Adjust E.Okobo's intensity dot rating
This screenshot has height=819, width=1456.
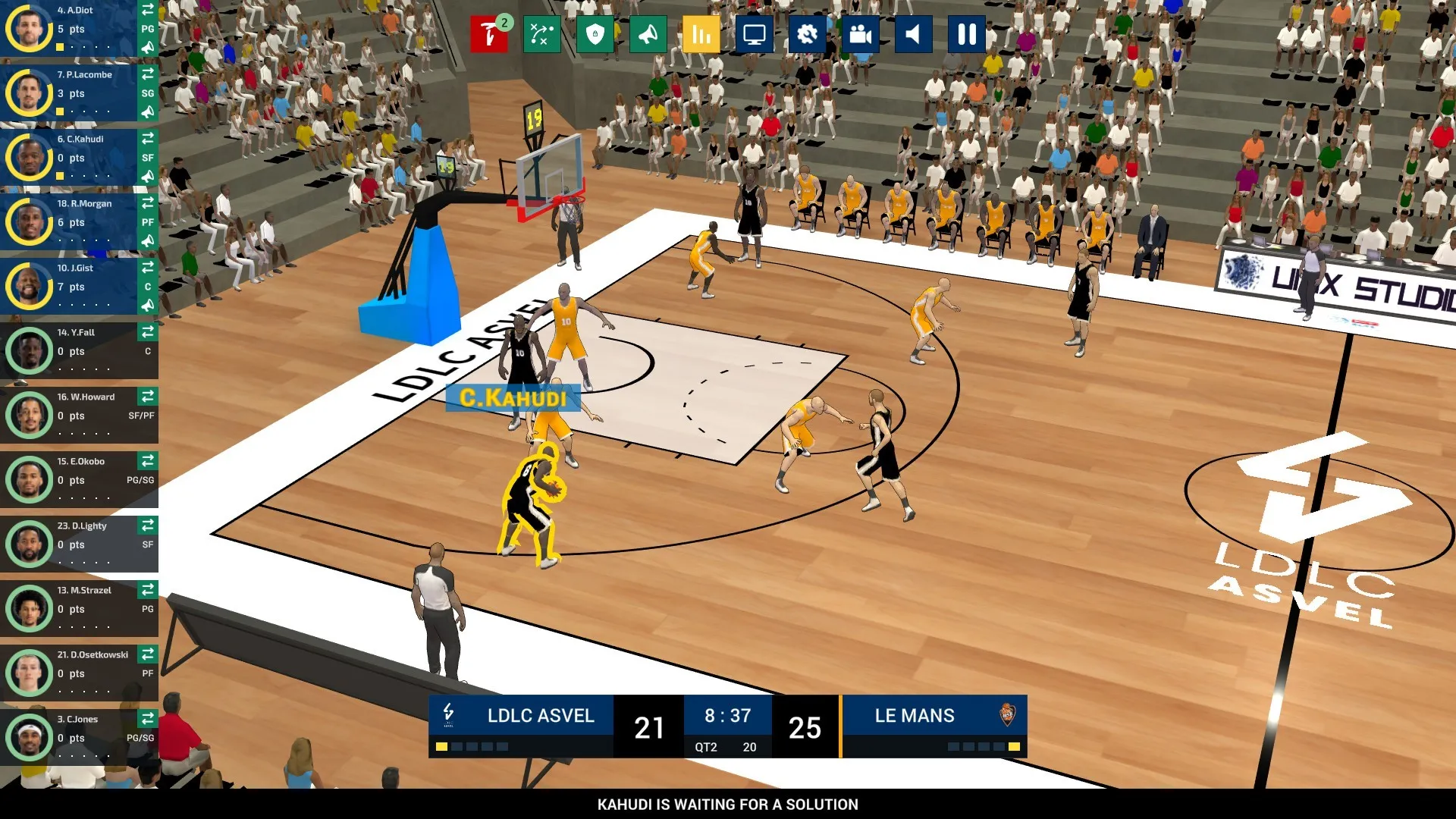pyautogui.click(x=83, y=499)
